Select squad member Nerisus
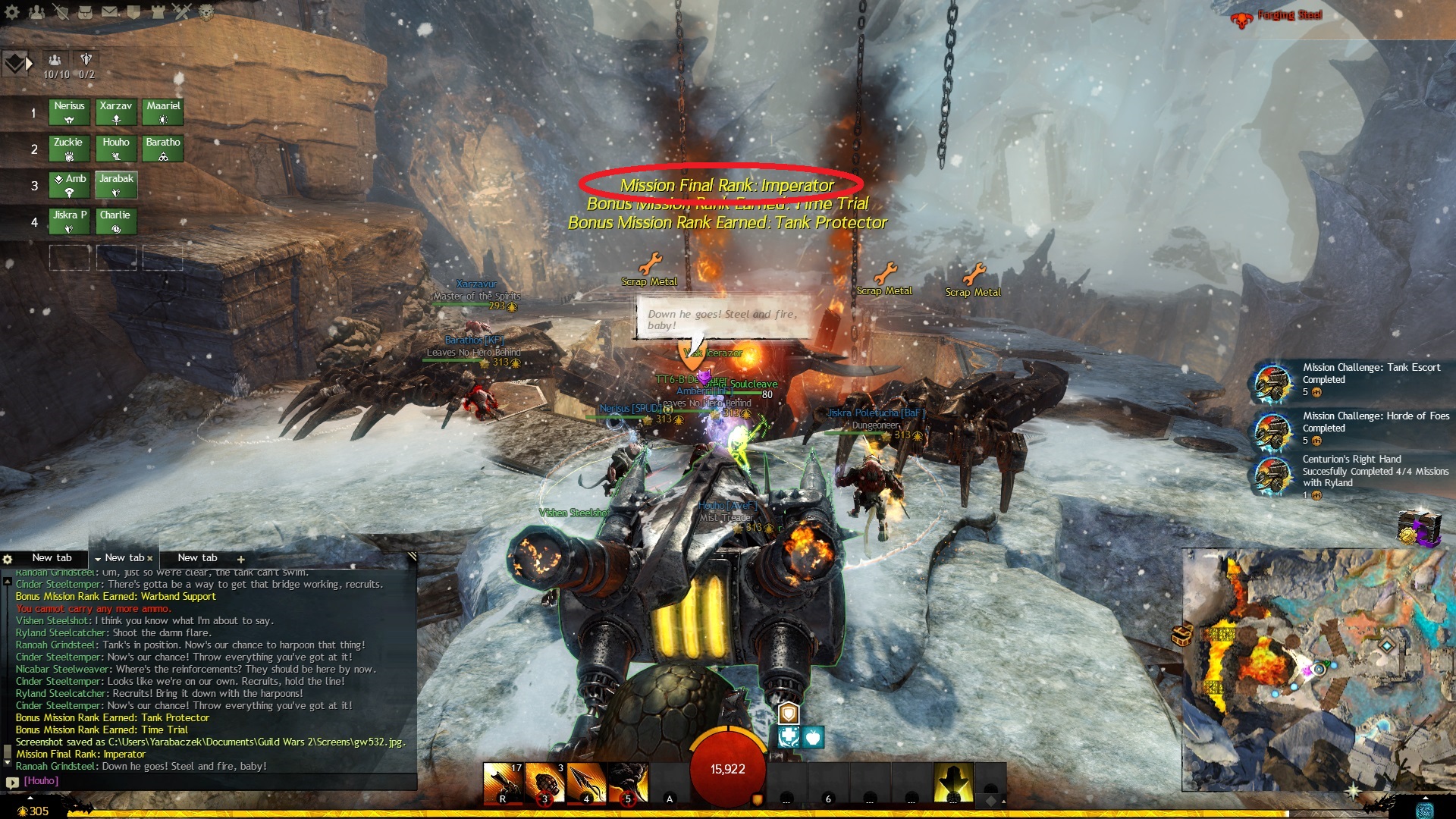Screen dimensions: 1456x819 (69, 111)
